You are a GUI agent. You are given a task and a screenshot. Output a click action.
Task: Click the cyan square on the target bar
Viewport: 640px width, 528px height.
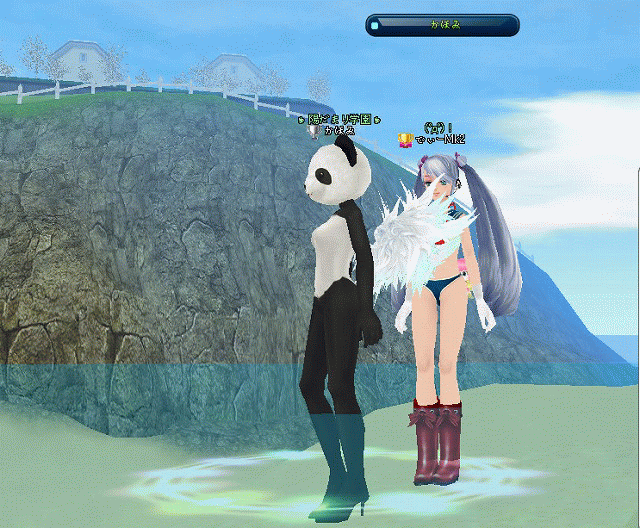tap(374, 25)
